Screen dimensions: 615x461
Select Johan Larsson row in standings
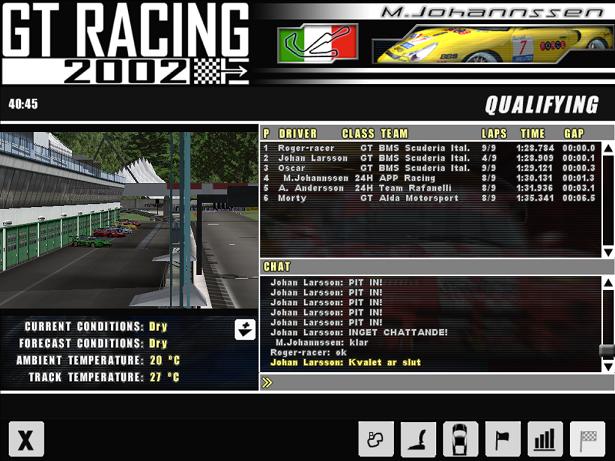[430, 158]
